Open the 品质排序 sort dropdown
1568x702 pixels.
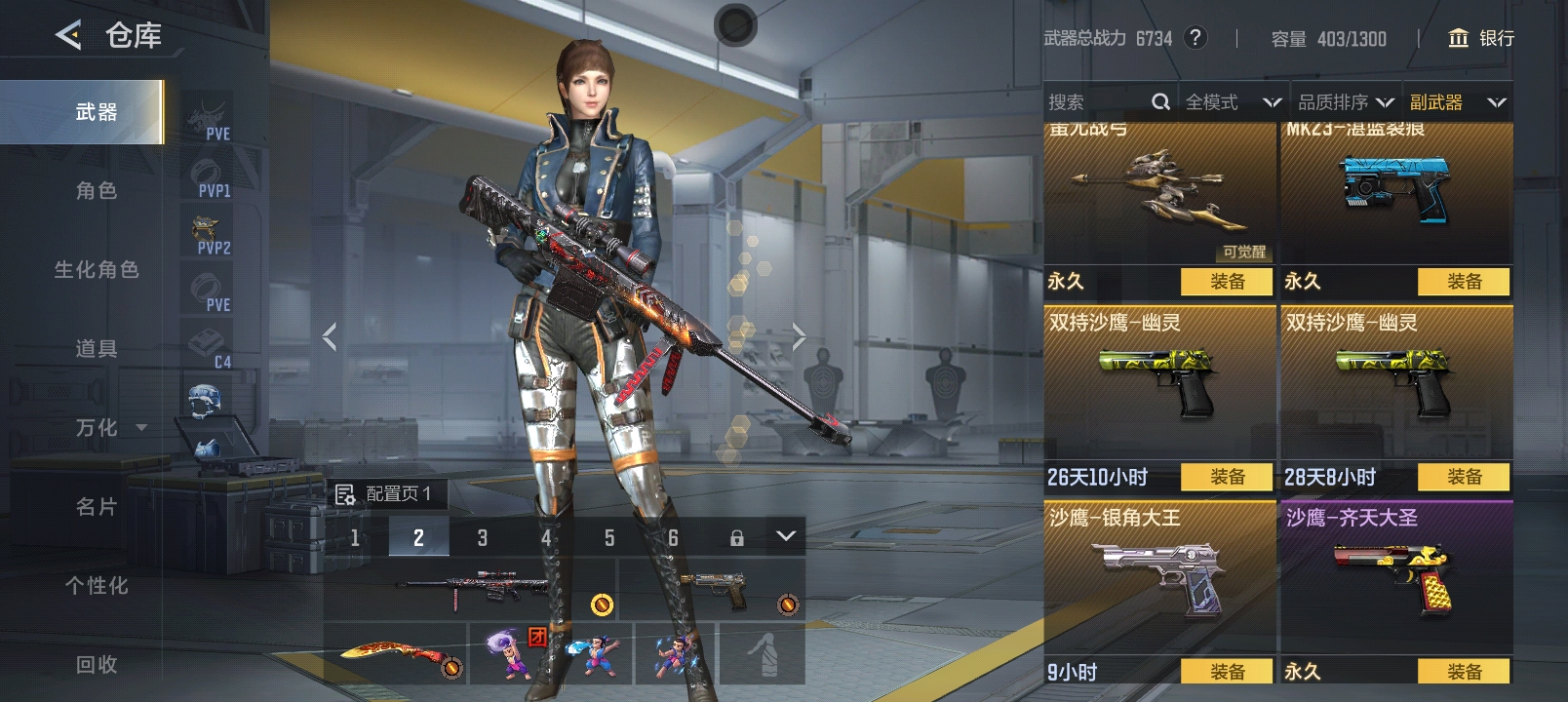pyautogui.click(x=1346, y=102)
